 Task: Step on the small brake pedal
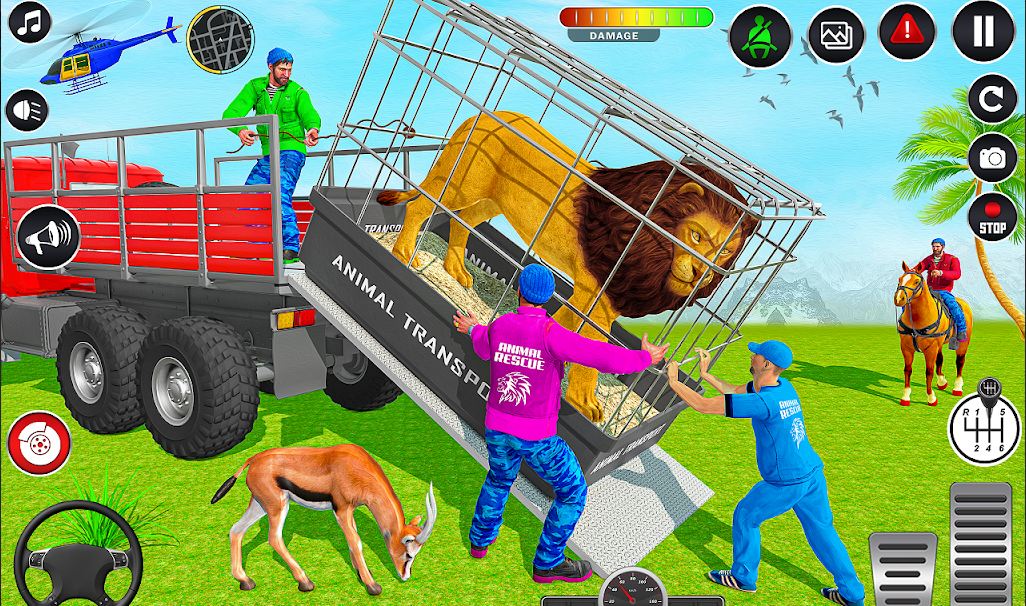click(x=901, y=568)
